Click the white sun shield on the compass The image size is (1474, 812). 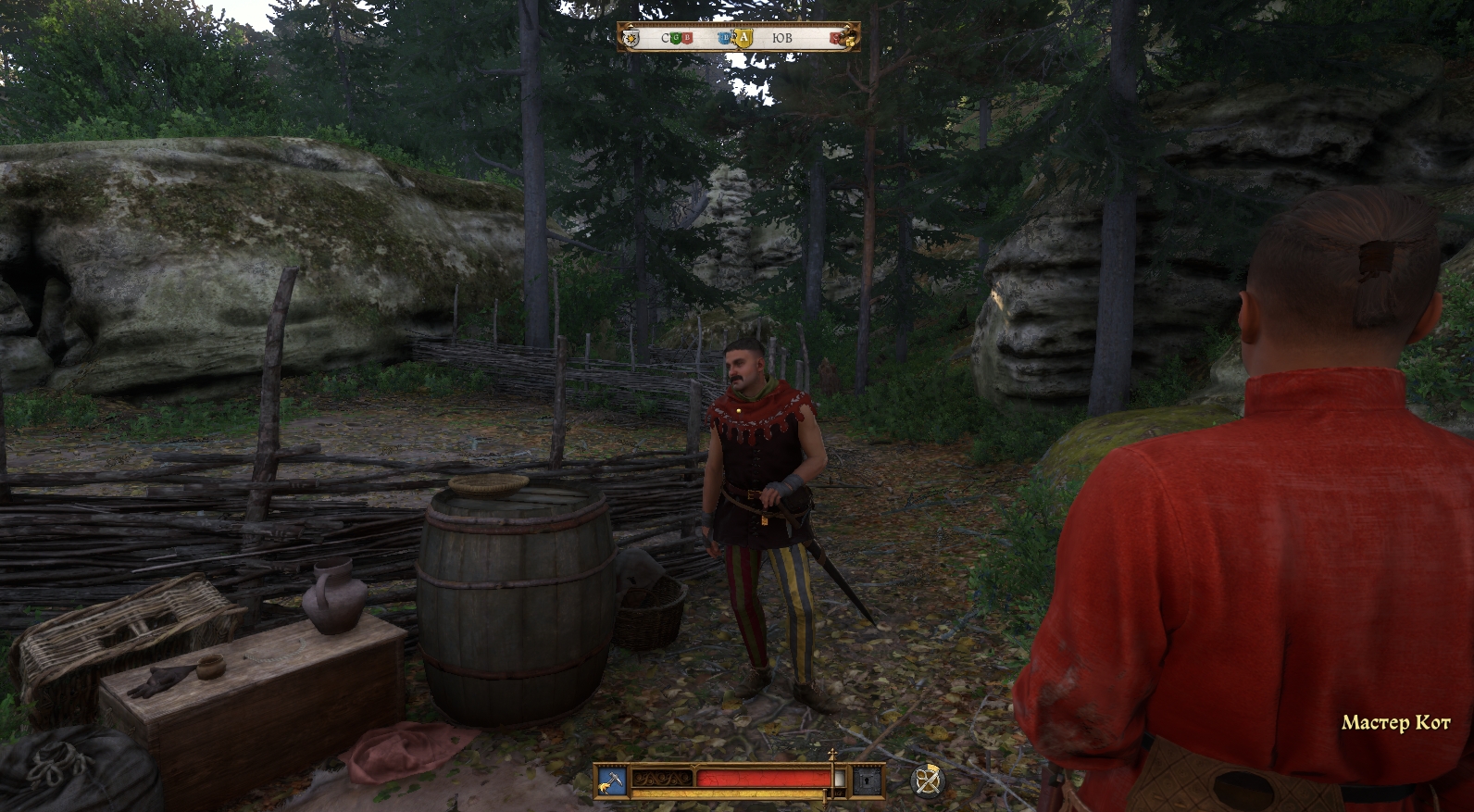(631, 38)
